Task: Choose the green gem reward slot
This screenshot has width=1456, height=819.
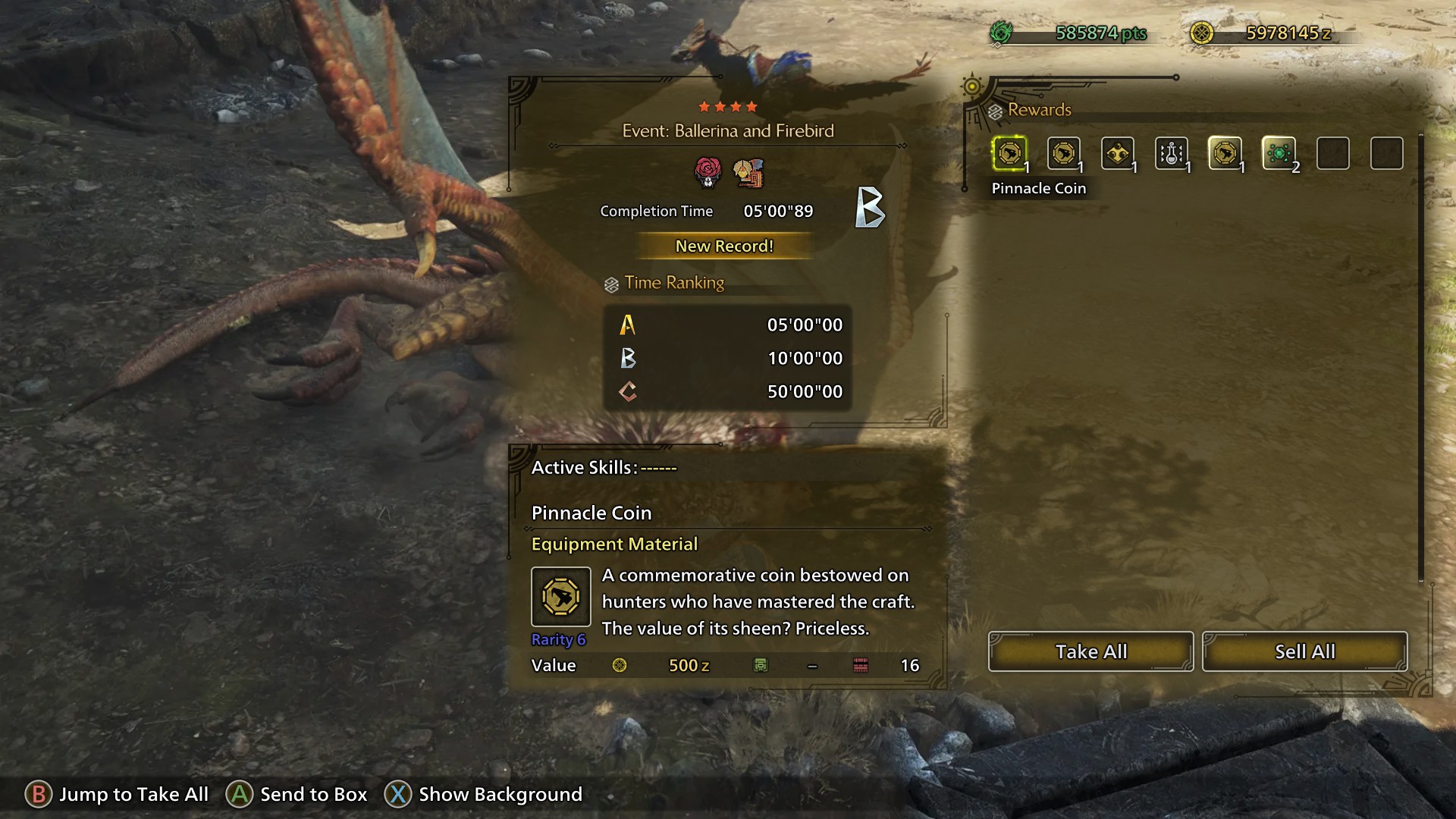Action: 1279,154
